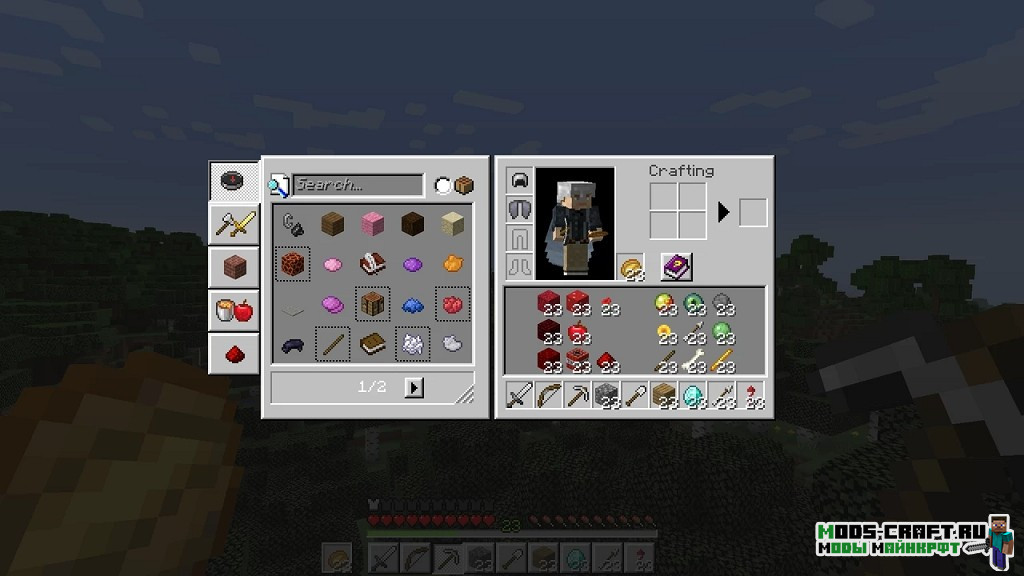Click the equipped helmet armor slot
1024x576 pixels.
[x=519, y=181]
